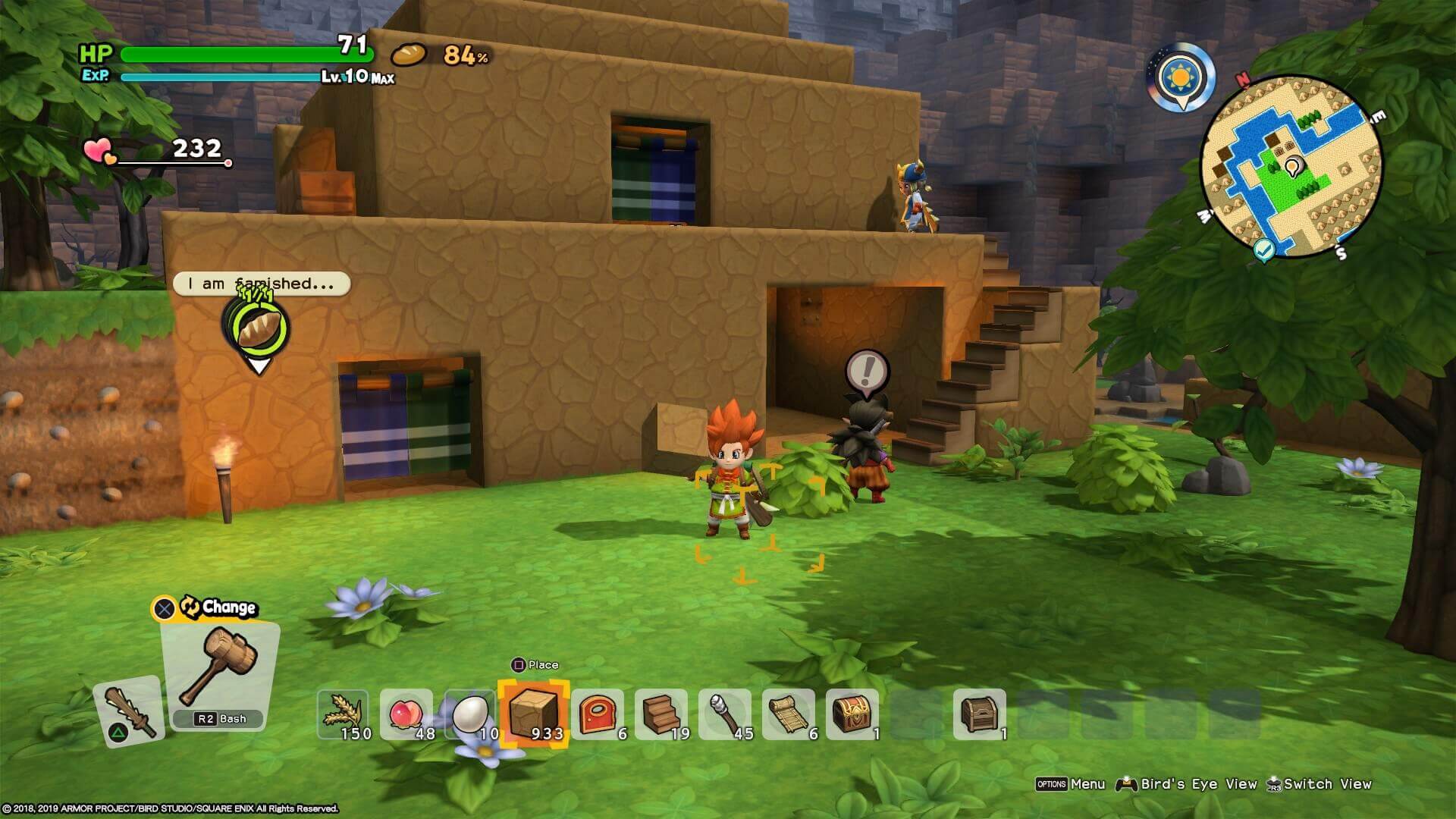Screen dimensions: 1456x819
Task: Select the ornate red treasure chest slot
Action: (x=852, y=714)
